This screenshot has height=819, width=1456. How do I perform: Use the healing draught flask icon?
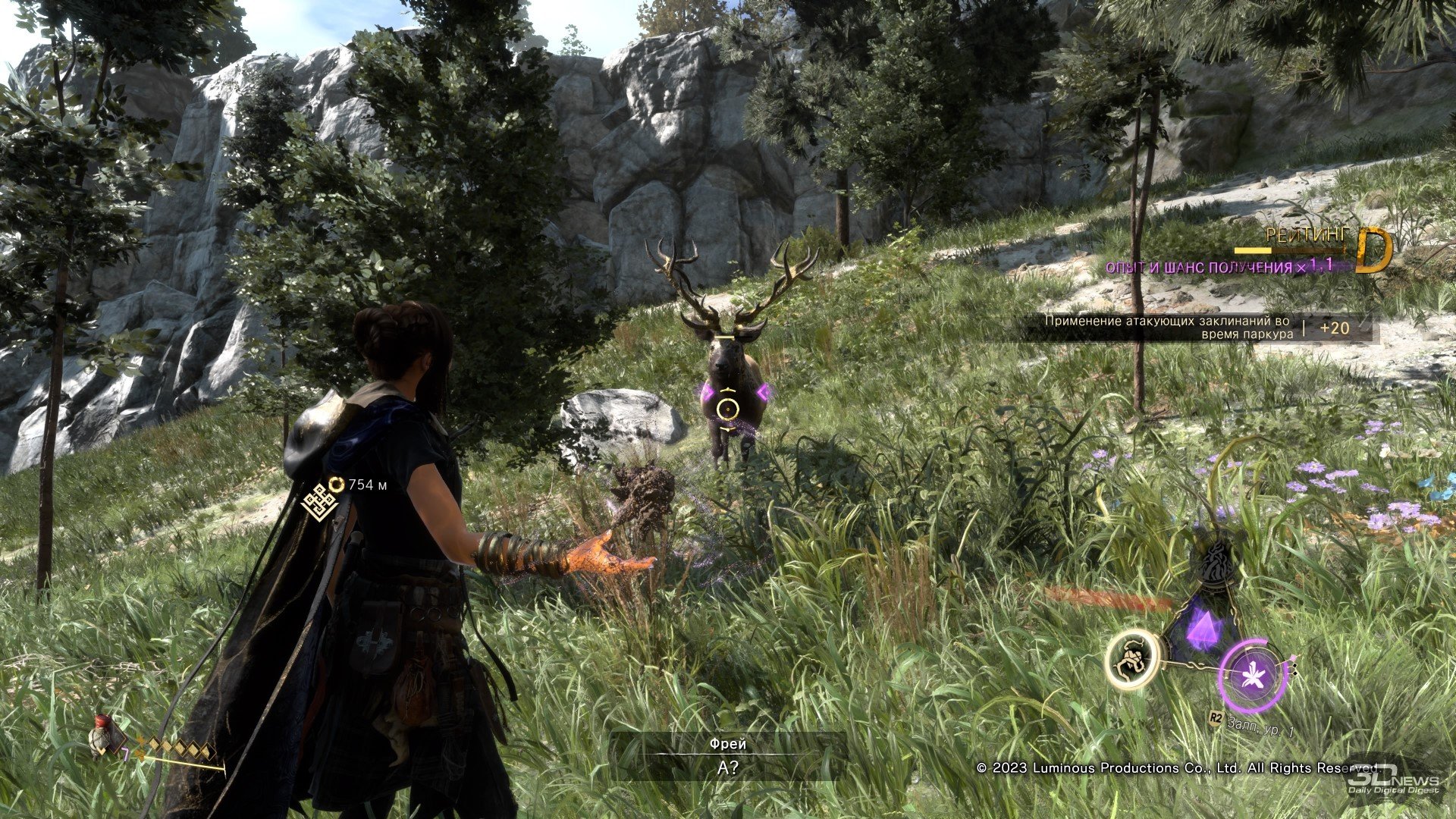point(101,735)
